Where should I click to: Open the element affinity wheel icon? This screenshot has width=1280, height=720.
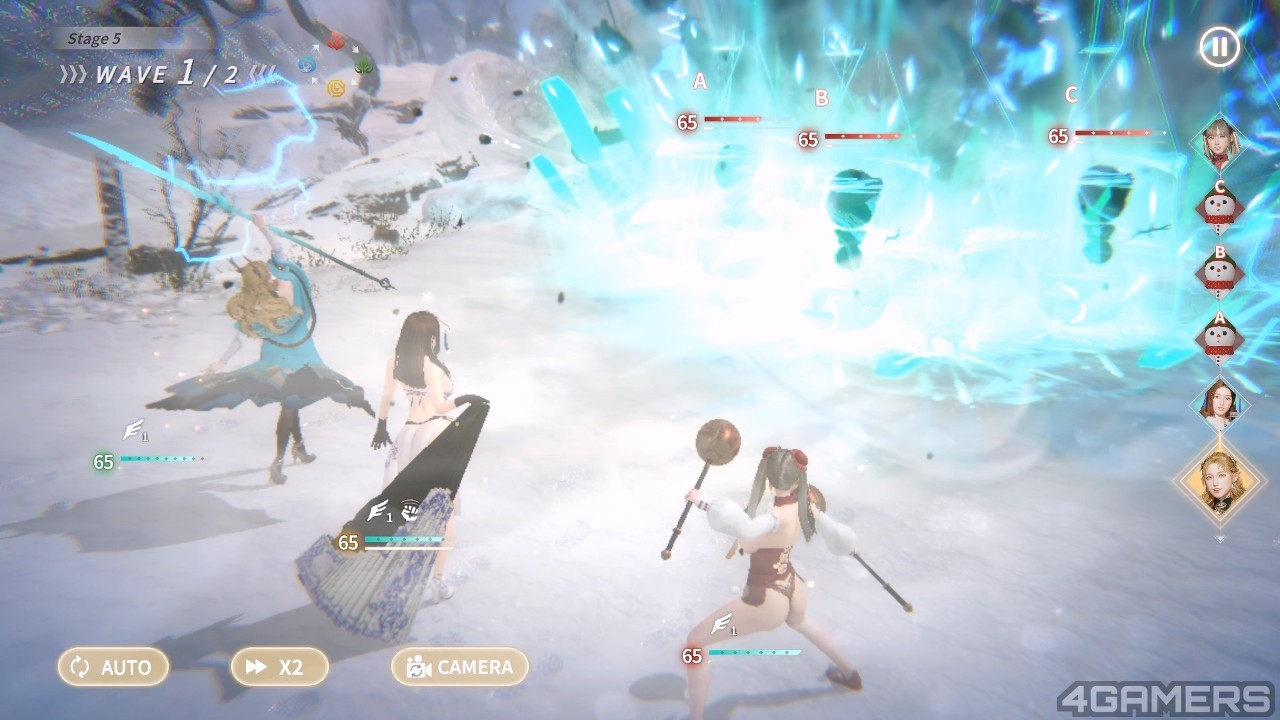[335, 64]
